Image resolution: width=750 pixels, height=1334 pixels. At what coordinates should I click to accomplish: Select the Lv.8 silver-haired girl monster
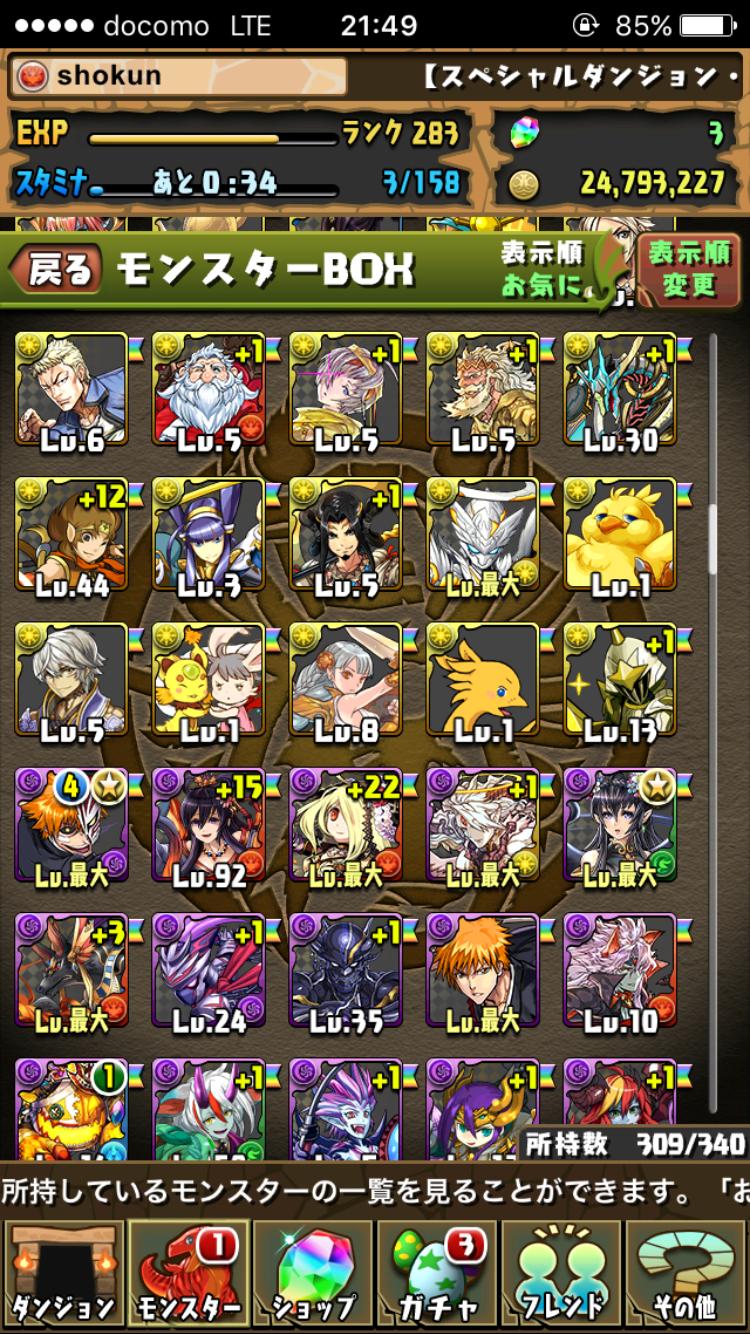click(x=346, y=682)
